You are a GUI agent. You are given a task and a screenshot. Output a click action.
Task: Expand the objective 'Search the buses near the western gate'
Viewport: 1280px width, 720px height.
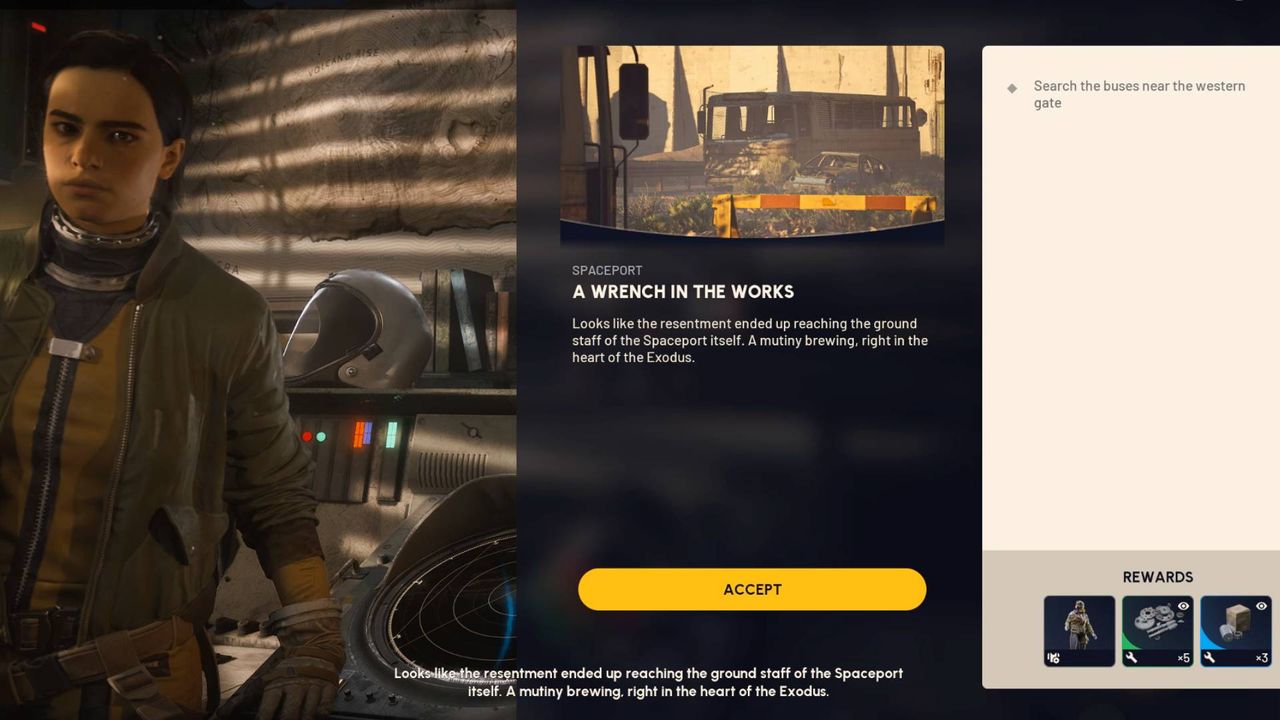1139,94
